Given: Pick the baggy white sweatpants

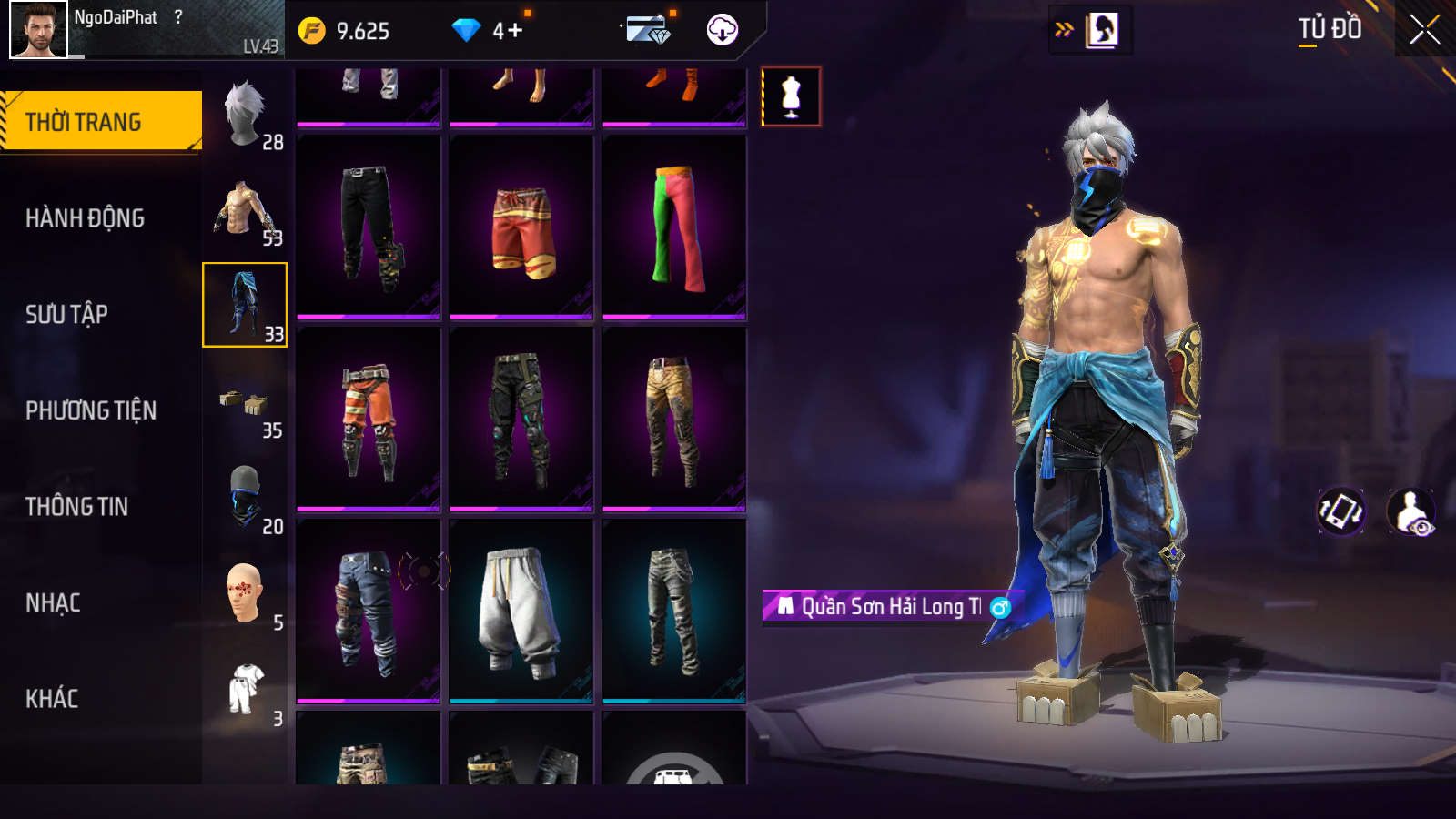Looking at the screenshot, I should coord(521,612).
